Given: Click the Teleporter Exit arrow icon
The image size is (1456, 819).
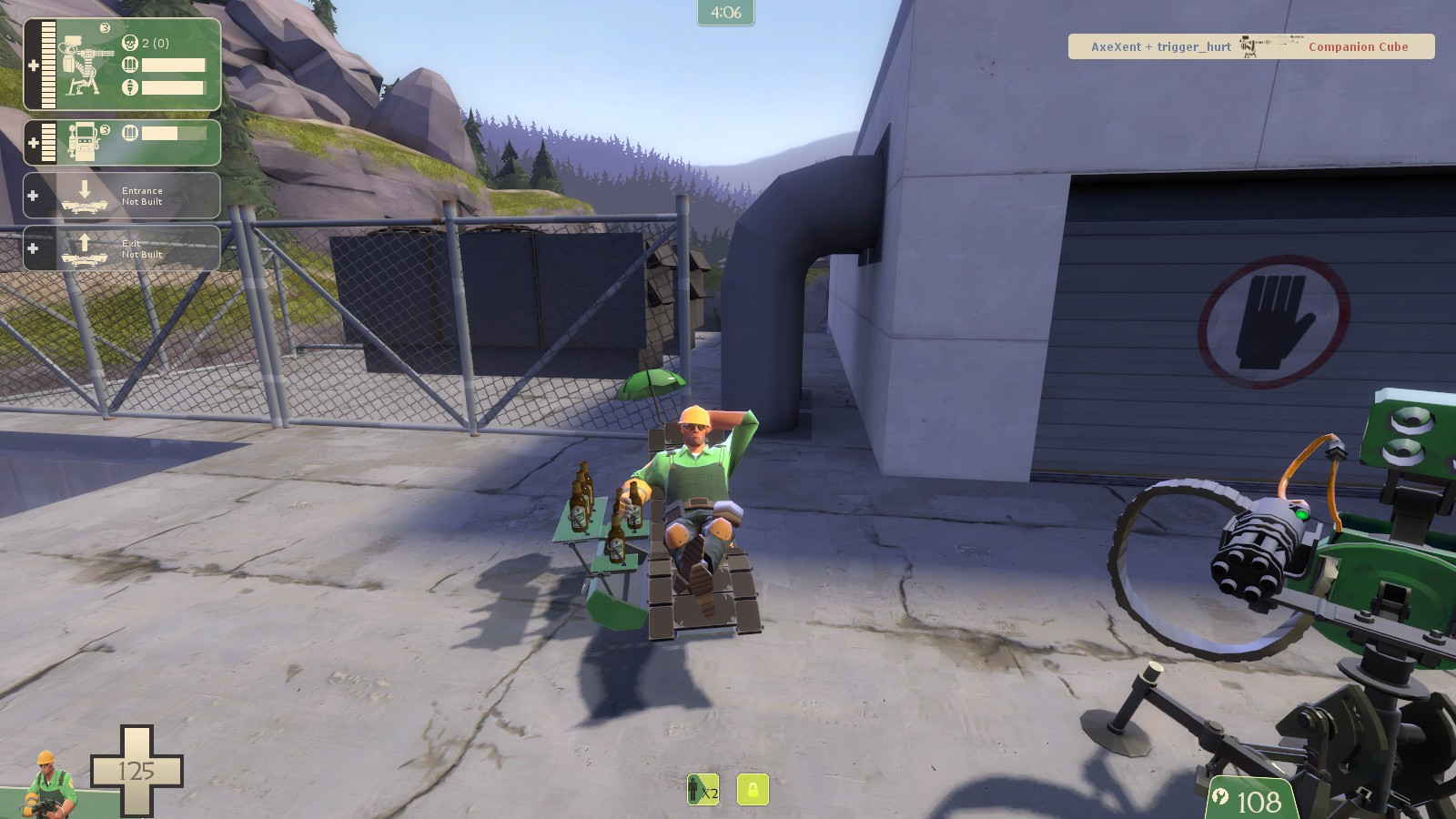Looking at the screenshot, I should click(x=85, y=247).
